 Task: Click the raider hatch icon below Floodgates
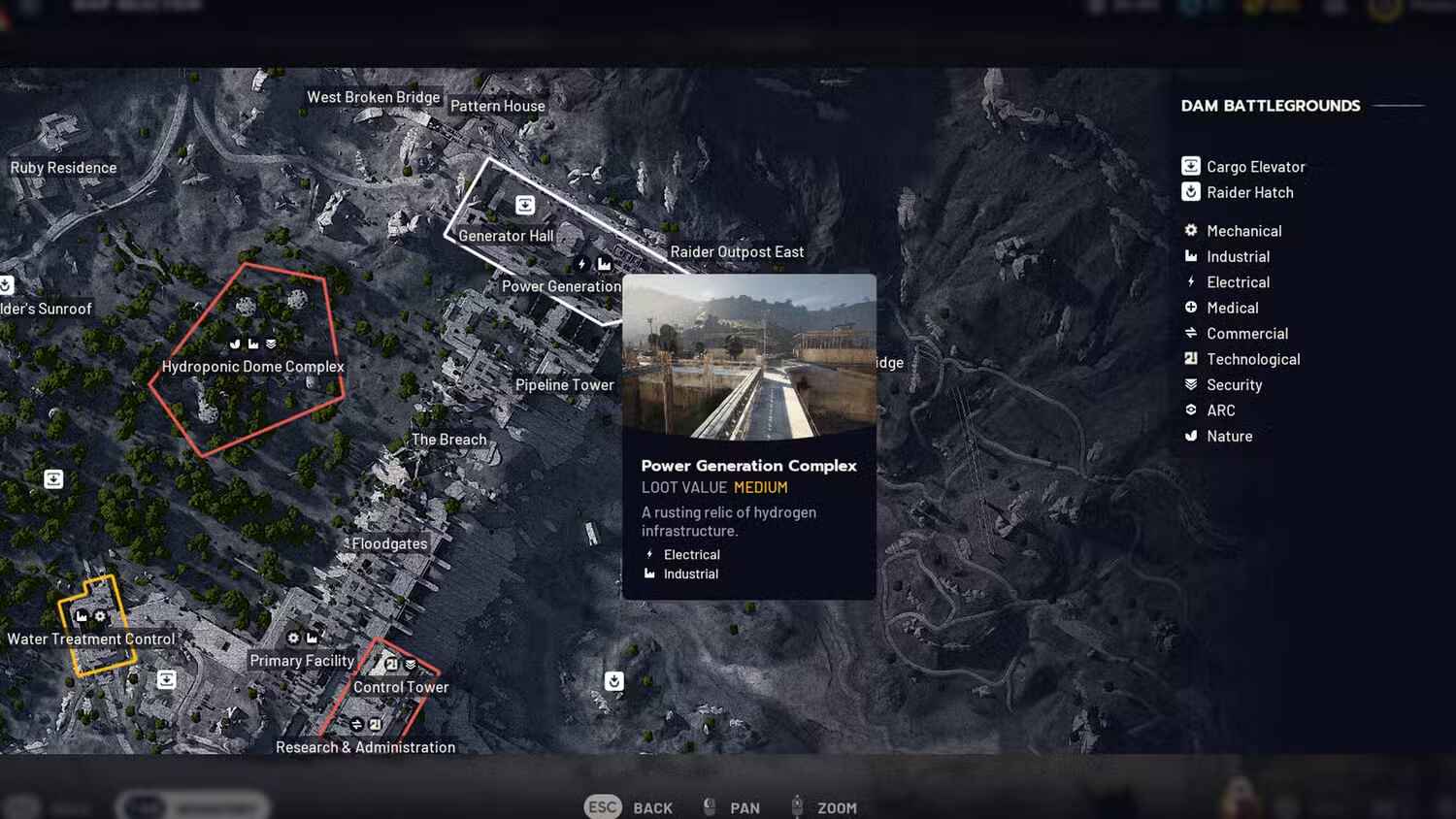click(613, 681)
